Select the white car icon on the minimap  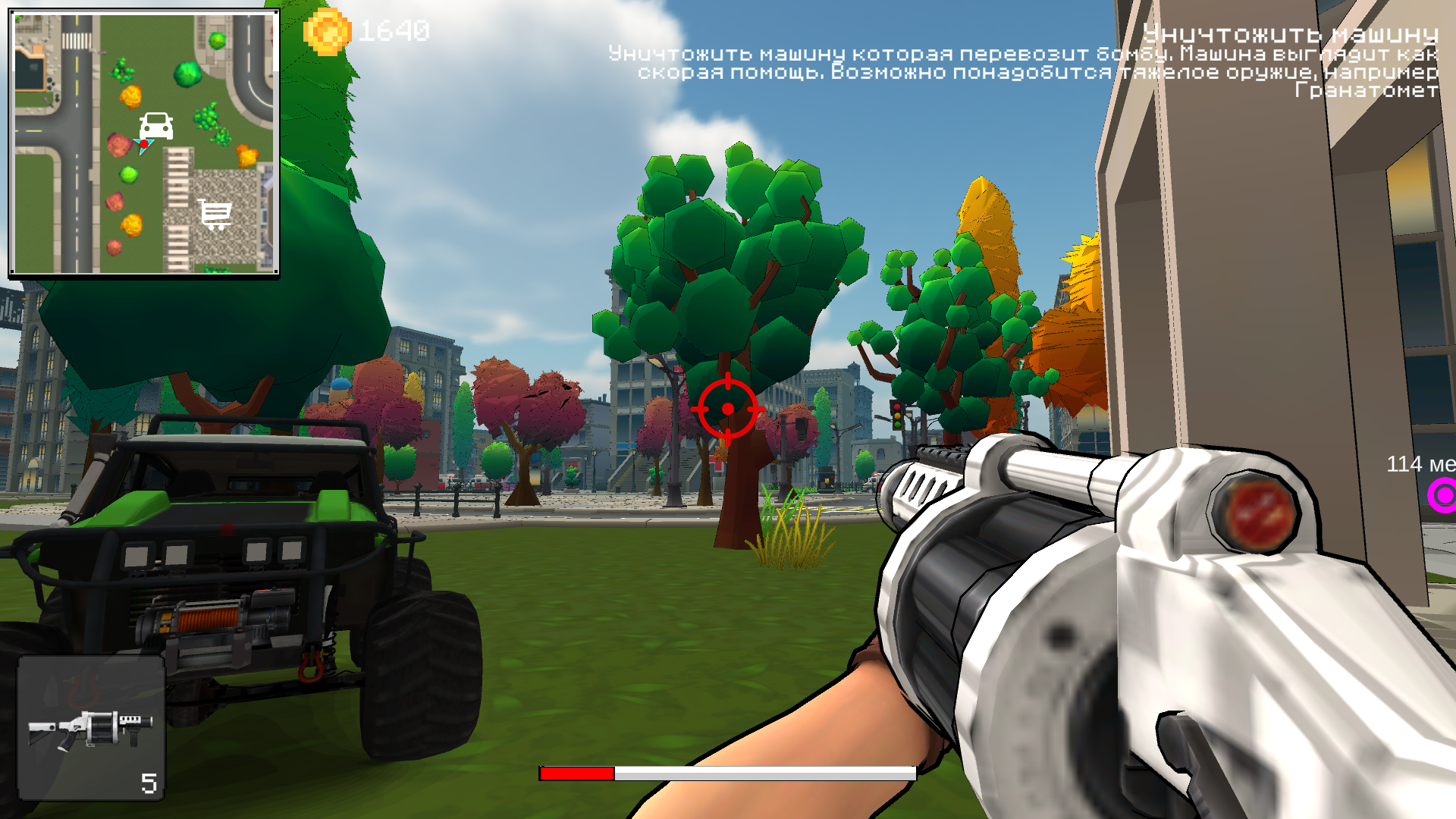tap(155, 126)
